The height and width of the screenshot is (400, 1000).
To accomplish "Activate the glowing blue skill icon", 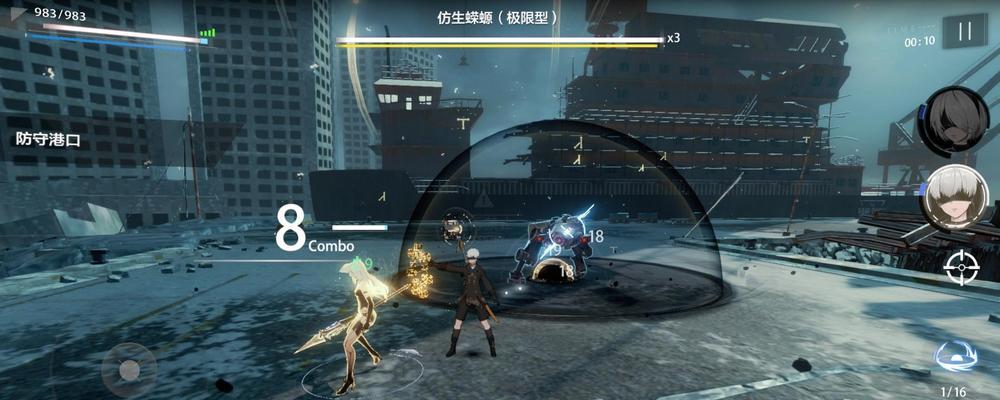I will [x=952, y=357].
